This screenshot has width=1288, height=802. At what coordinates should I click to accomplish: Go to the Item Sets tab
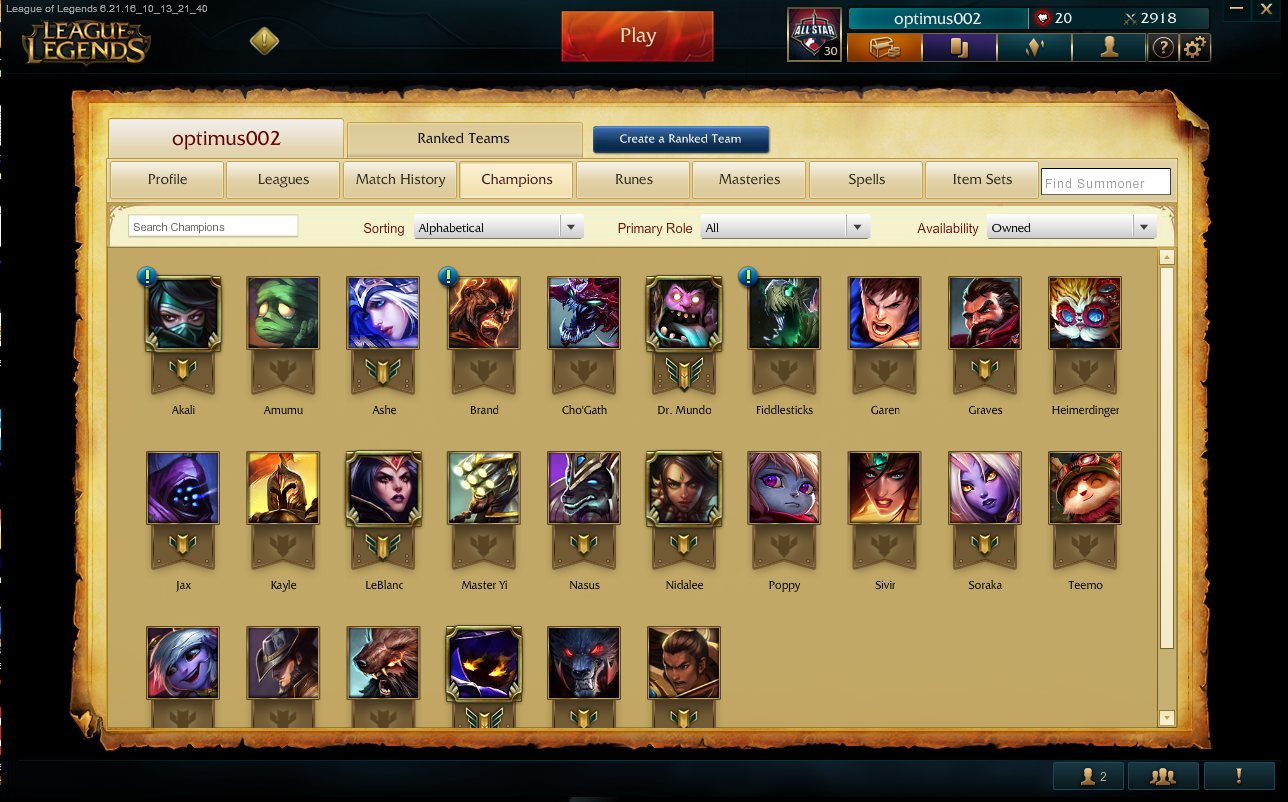(x=981, y=180)
